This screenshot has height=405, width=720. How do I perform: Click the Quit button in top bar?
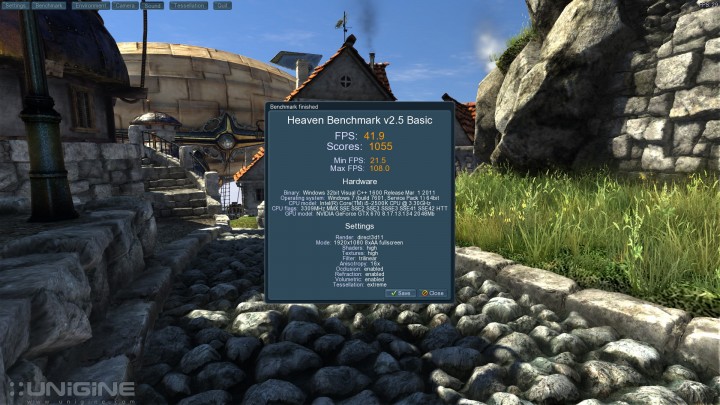pos(222,5)
